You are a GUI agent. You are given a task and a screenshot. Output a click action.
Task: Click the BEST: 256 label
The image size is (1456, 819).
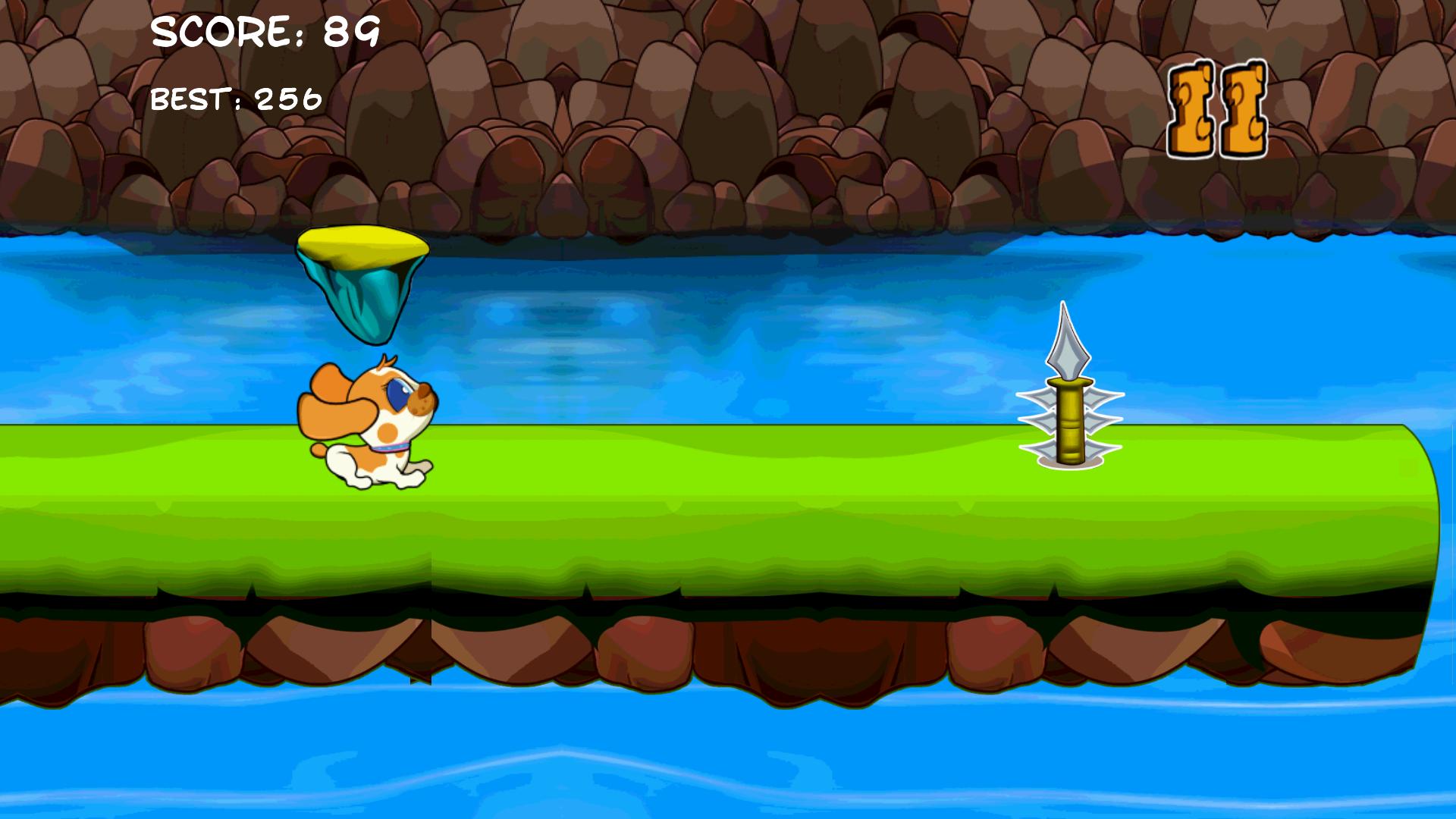(235, 97)
